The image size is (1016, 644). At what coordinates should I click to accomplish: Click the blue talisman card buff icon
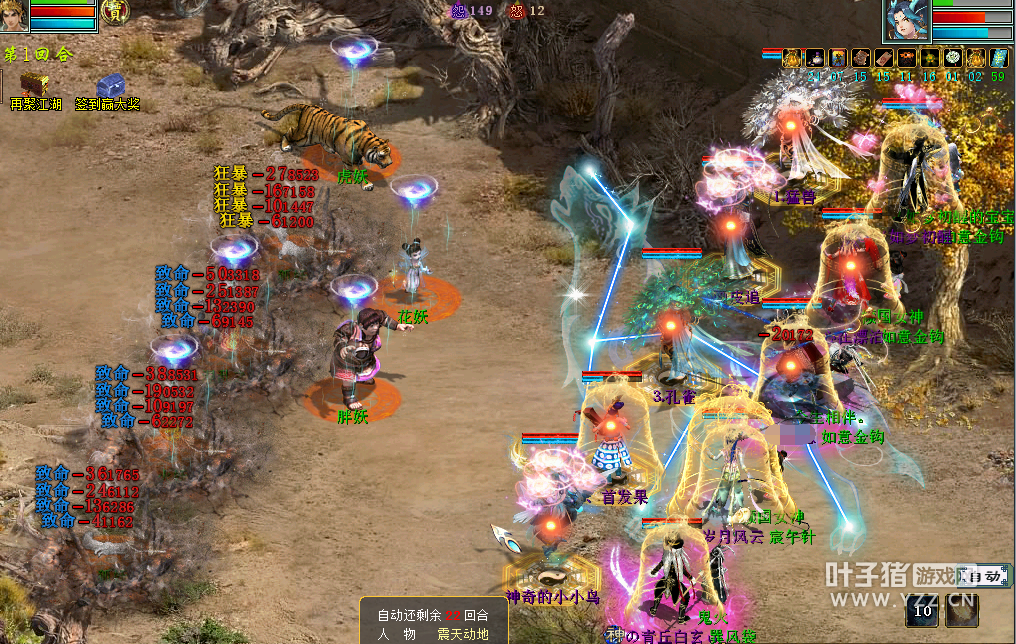coord(998,58)
